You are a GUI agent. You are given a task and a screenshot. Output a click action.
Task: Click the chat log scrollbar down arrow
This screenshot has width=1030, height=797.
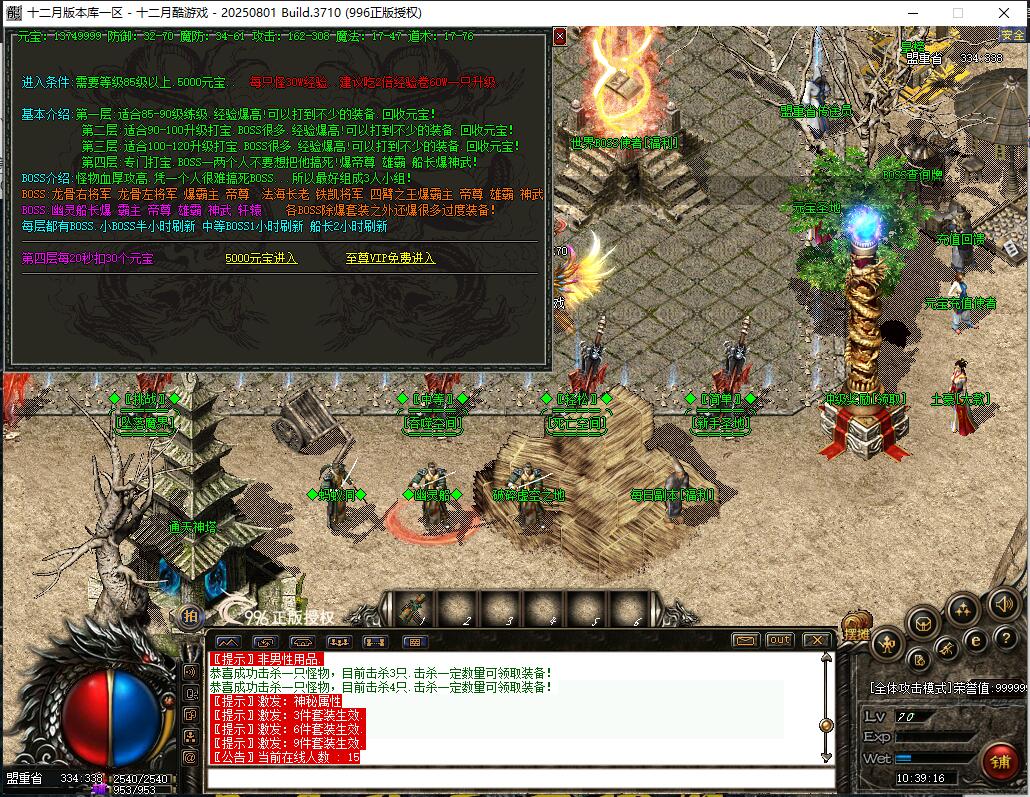click(x=826, y=756)
